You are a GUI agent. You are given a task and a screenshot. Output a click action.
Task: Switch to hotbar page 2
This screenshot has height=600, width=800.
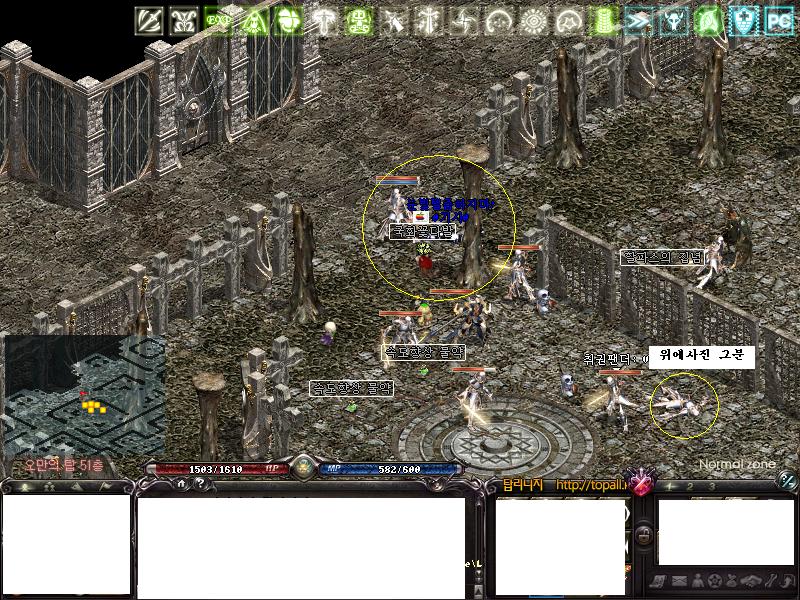click(x=691, y=486)
